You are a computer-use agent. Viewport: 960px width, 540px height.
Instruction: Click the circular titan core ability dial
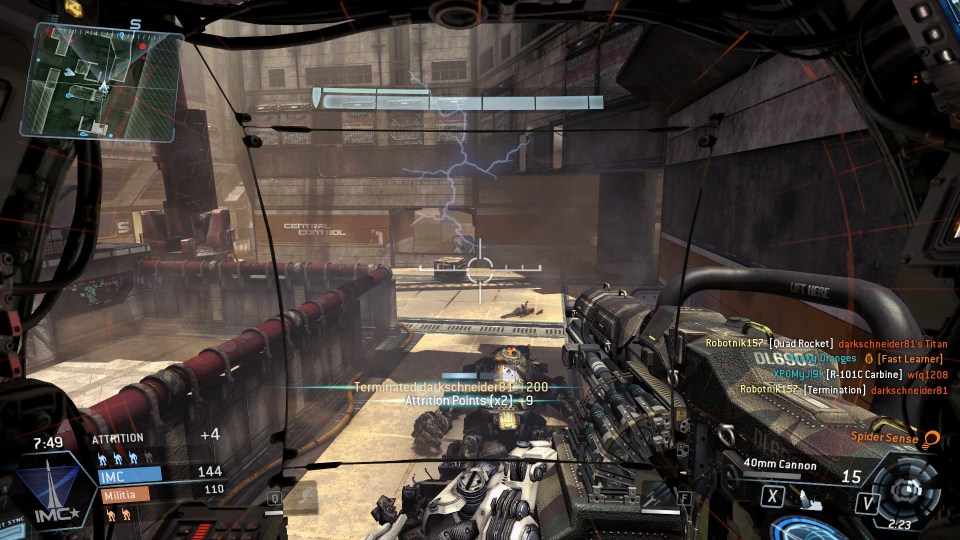point(908,490)
